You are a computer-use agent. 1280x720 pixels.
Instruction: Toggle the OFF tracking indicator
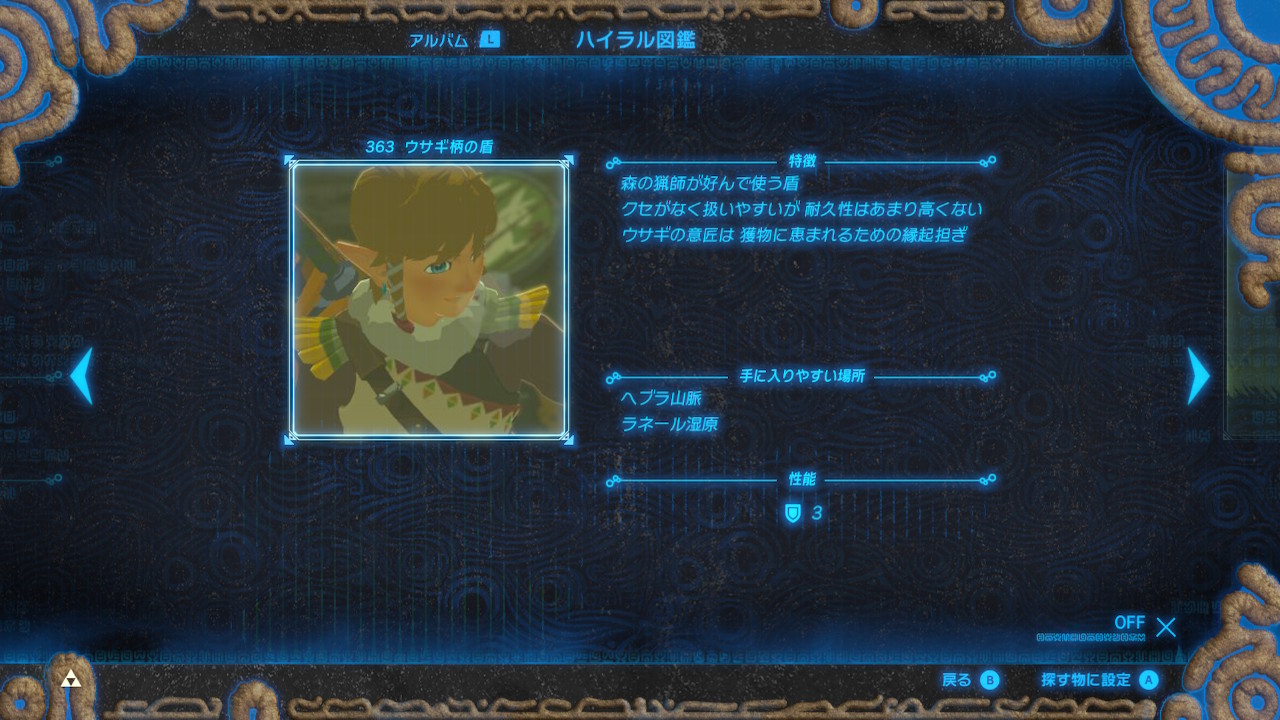tap(1129, 623)
